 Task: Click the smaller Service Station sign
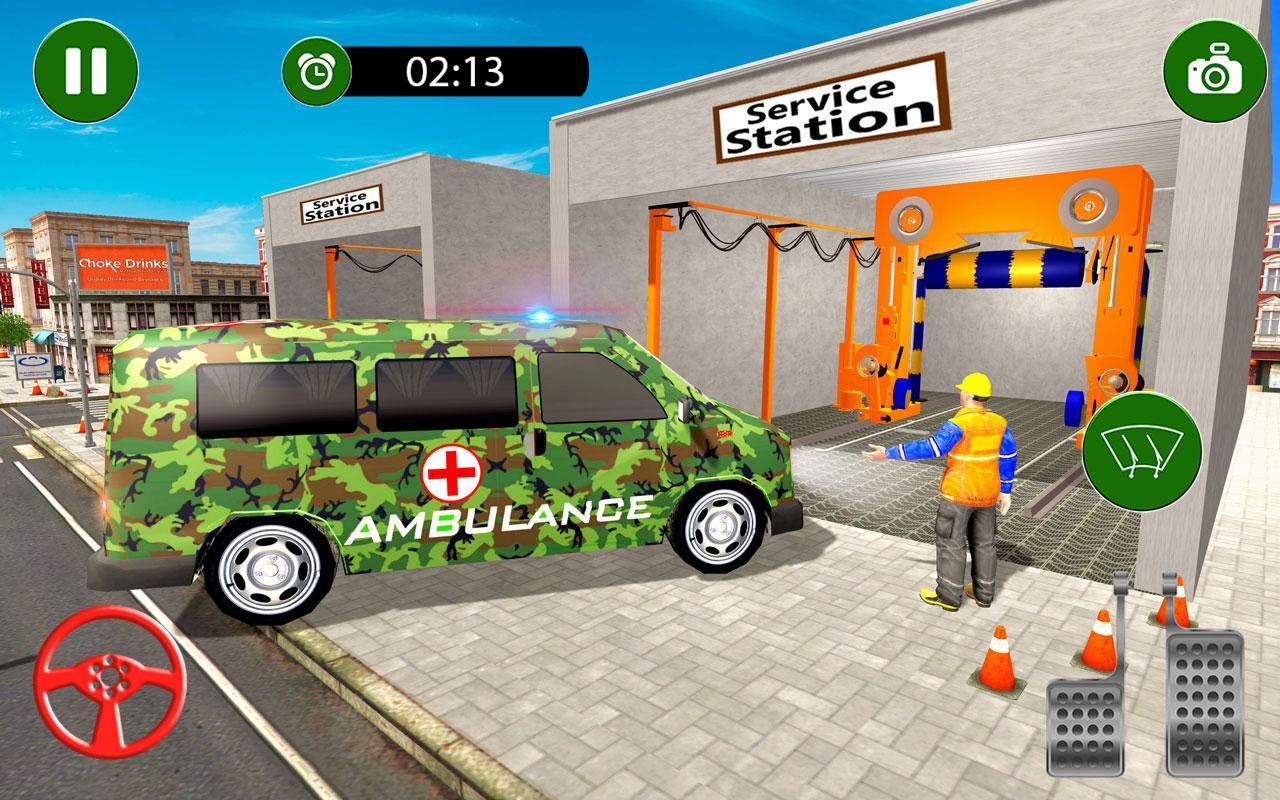341,203
